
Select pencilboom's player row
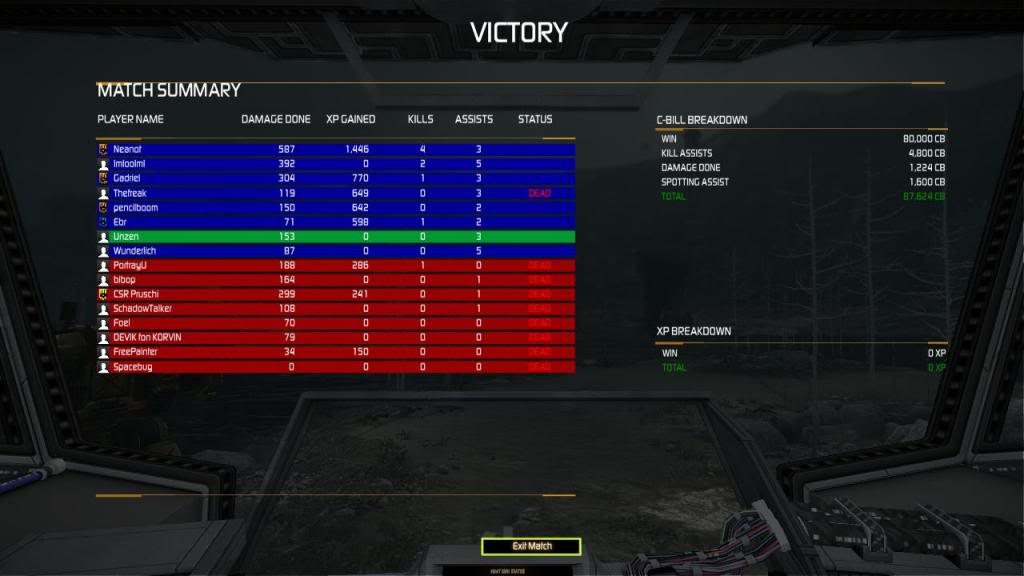335,207
